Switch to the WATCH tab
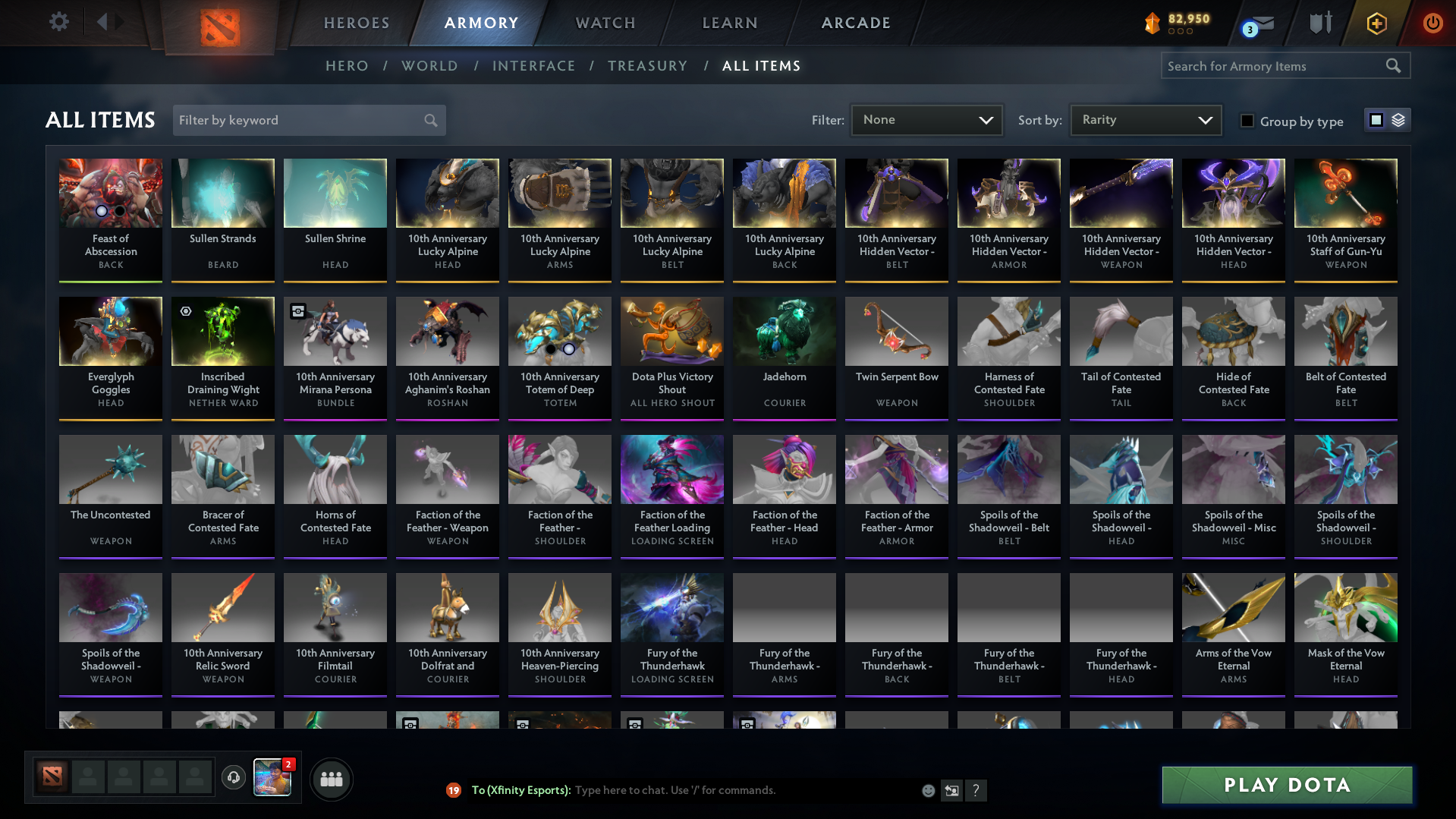Image resolution: width=1456 pixels, height=819 pixels. coord(605,23)
